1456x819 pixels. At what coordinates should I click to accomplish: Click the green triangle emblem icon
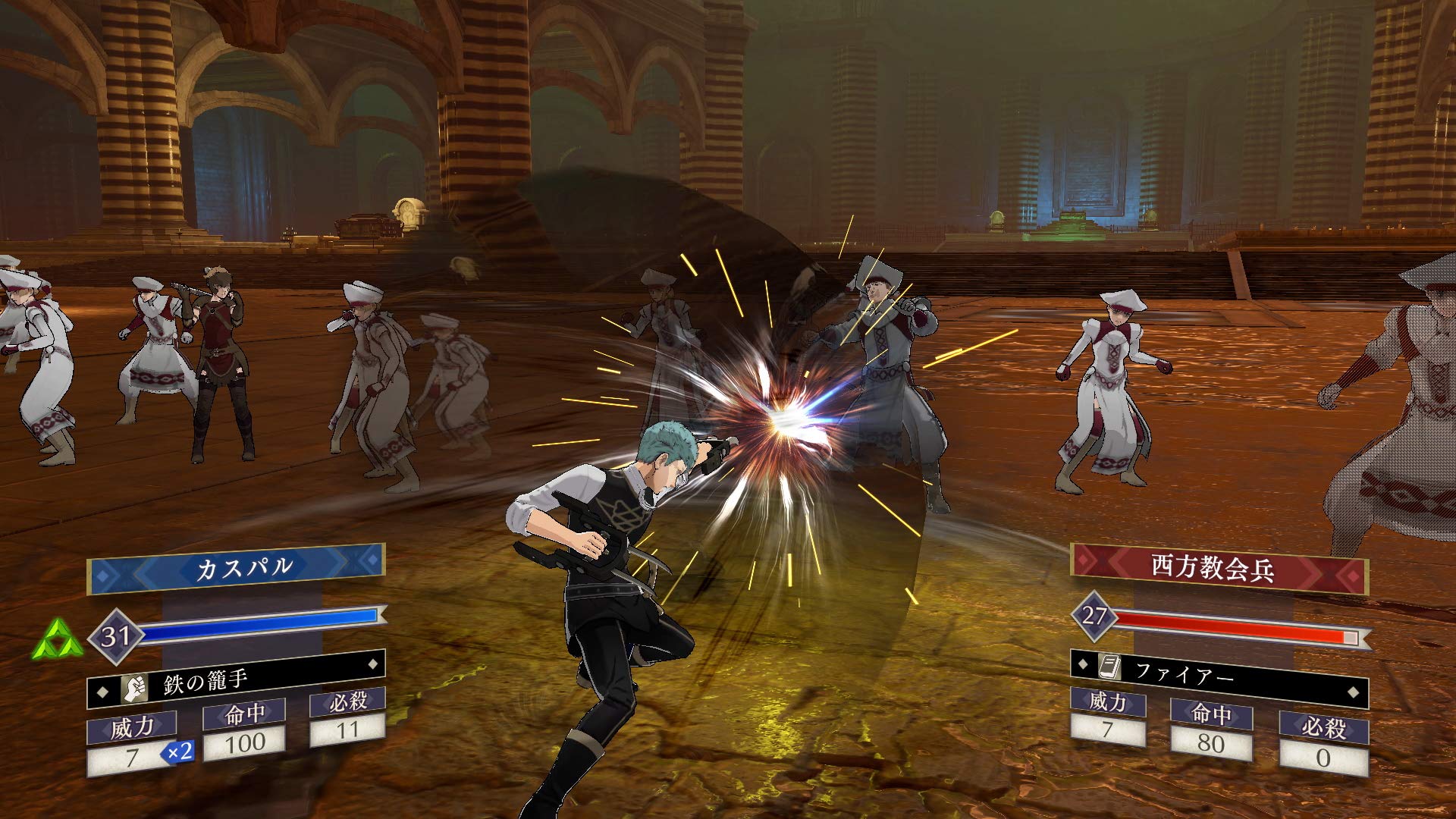click(x=58, y=640)
